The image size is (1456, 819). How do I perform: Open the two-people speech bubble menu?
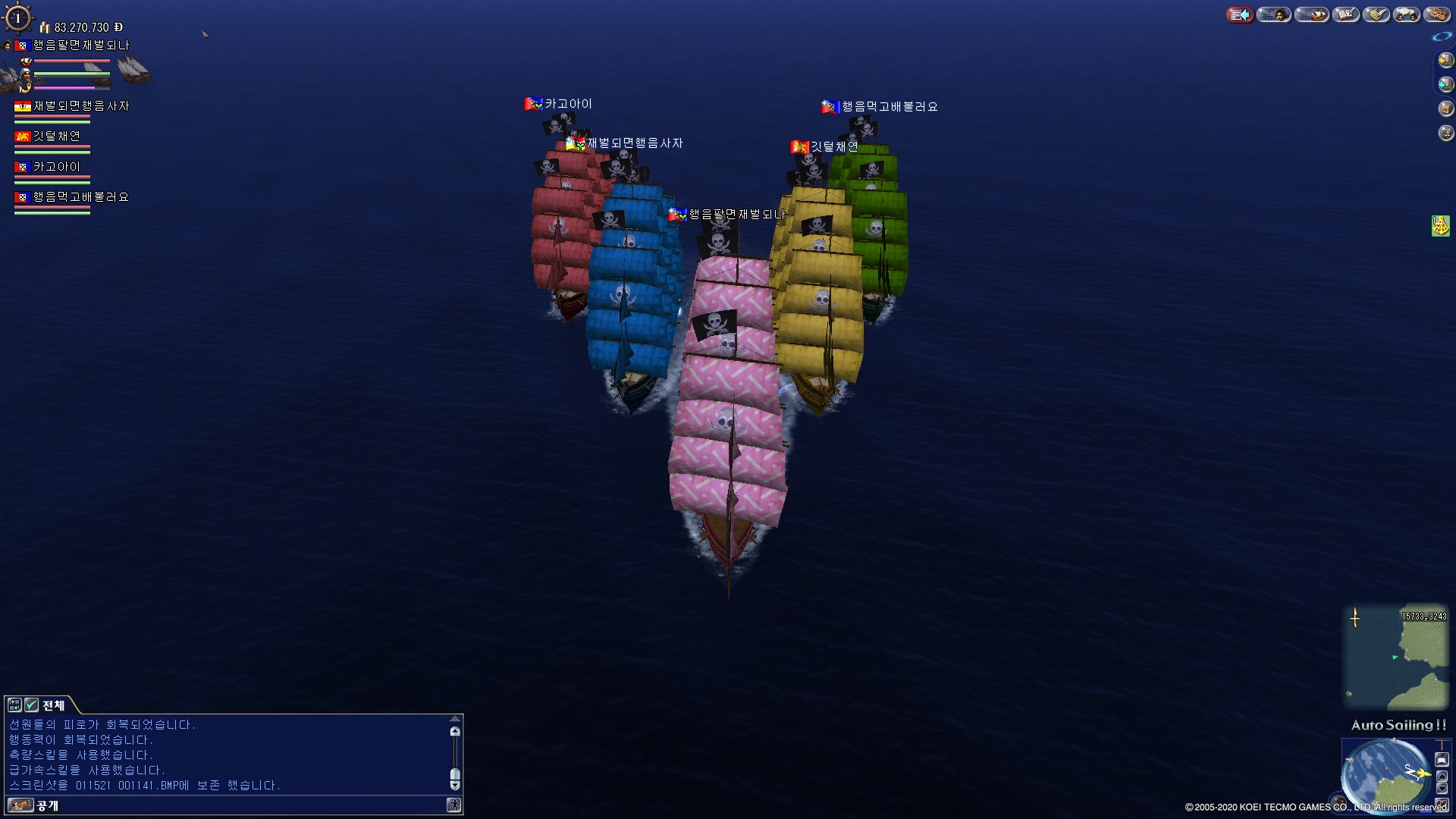1407,14
